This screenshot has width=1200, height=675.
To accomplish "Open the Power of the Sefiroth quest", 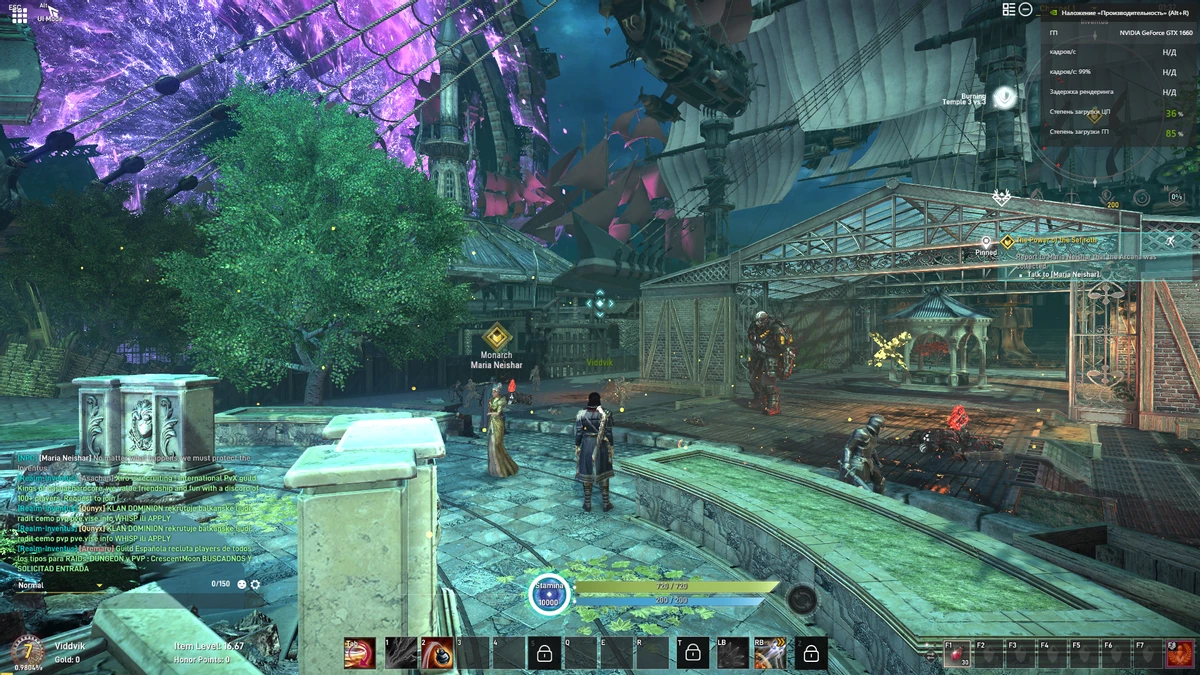I will point(1055,241).
